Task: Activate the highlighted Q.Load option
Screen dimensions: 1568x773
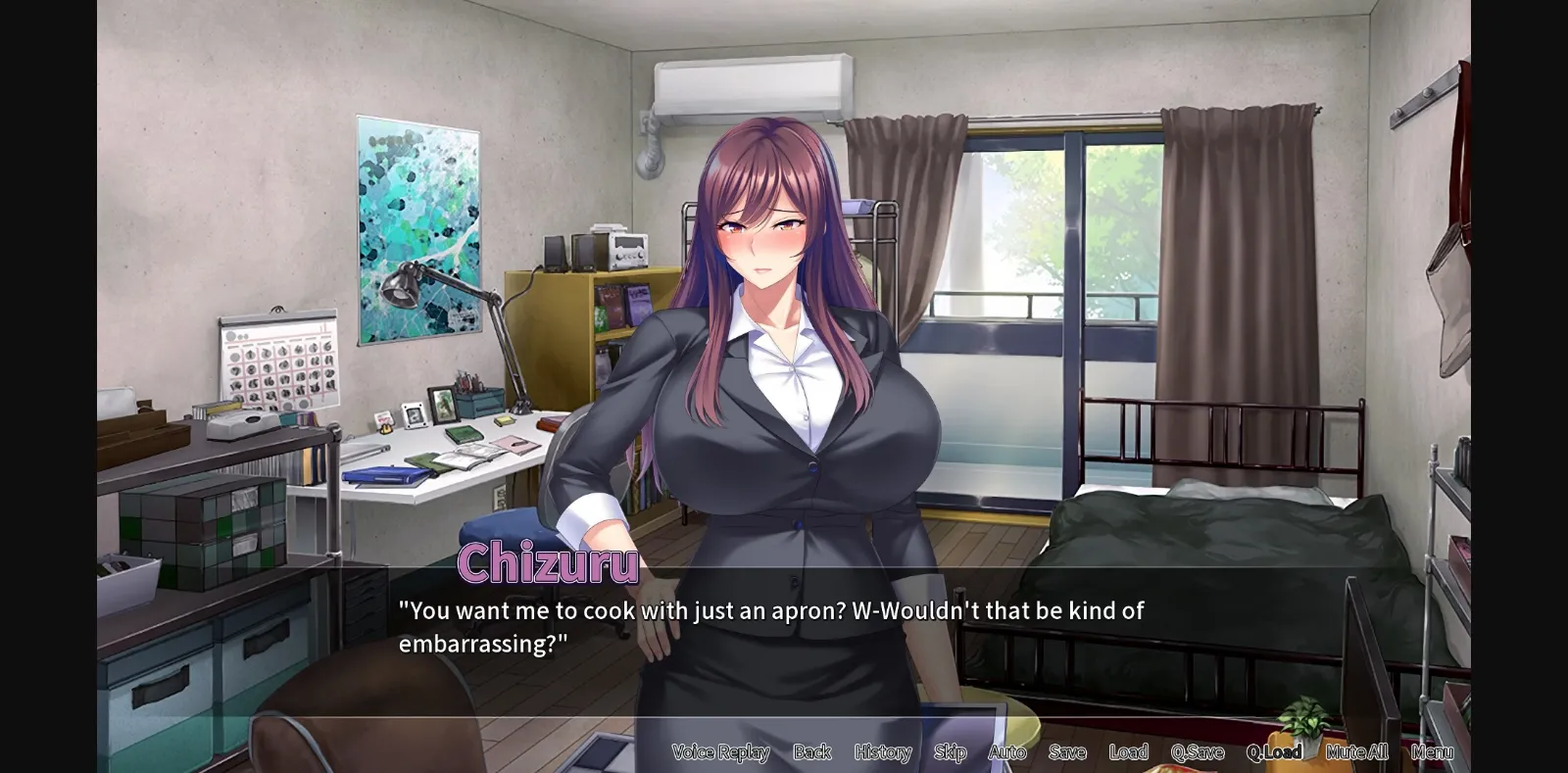Action: click(x=1274, y=751)
